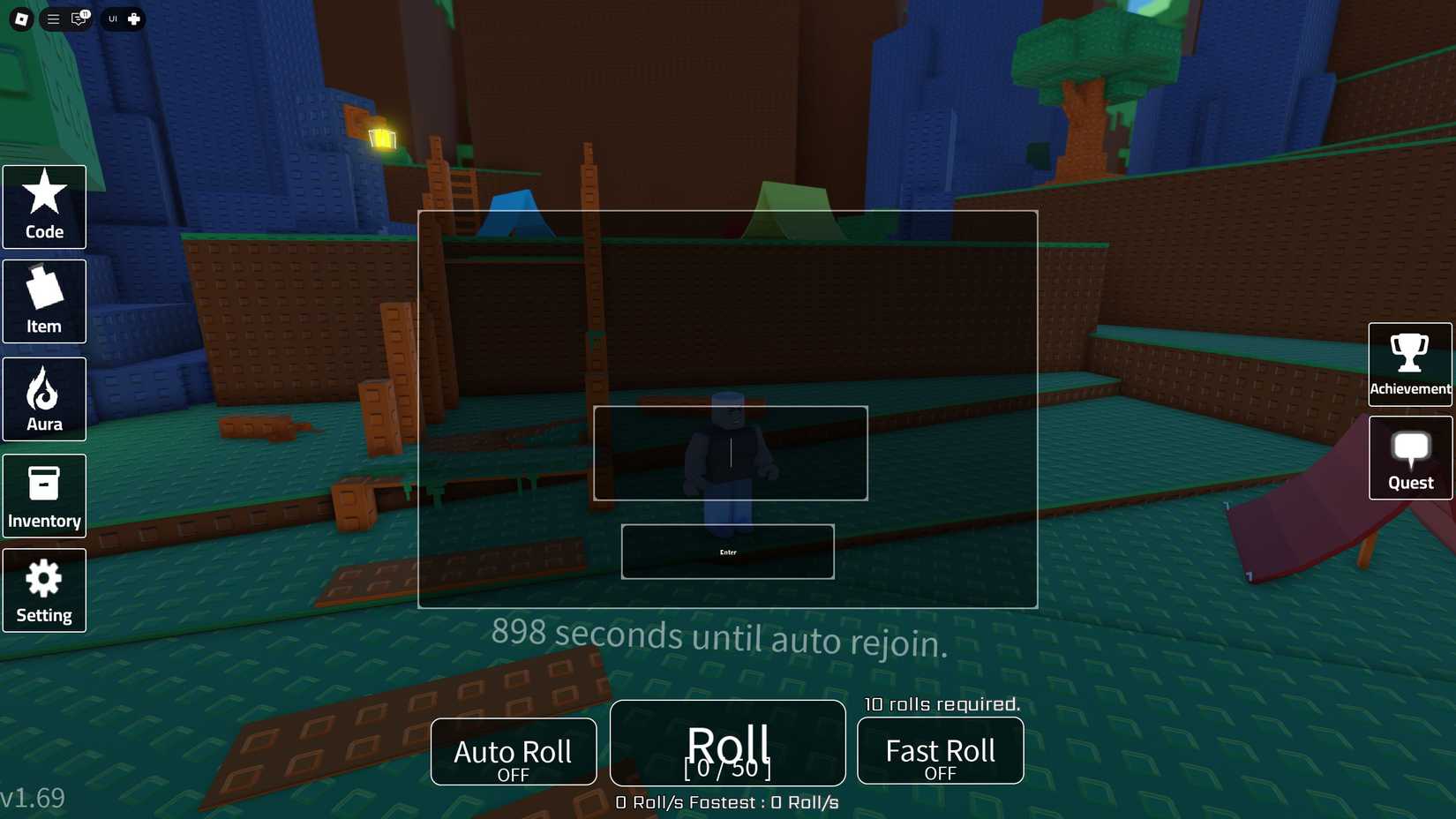This screenshot has height=819, width=1456.
Task: Toggle Fast Roll from OFF
Action: (940, 751)
